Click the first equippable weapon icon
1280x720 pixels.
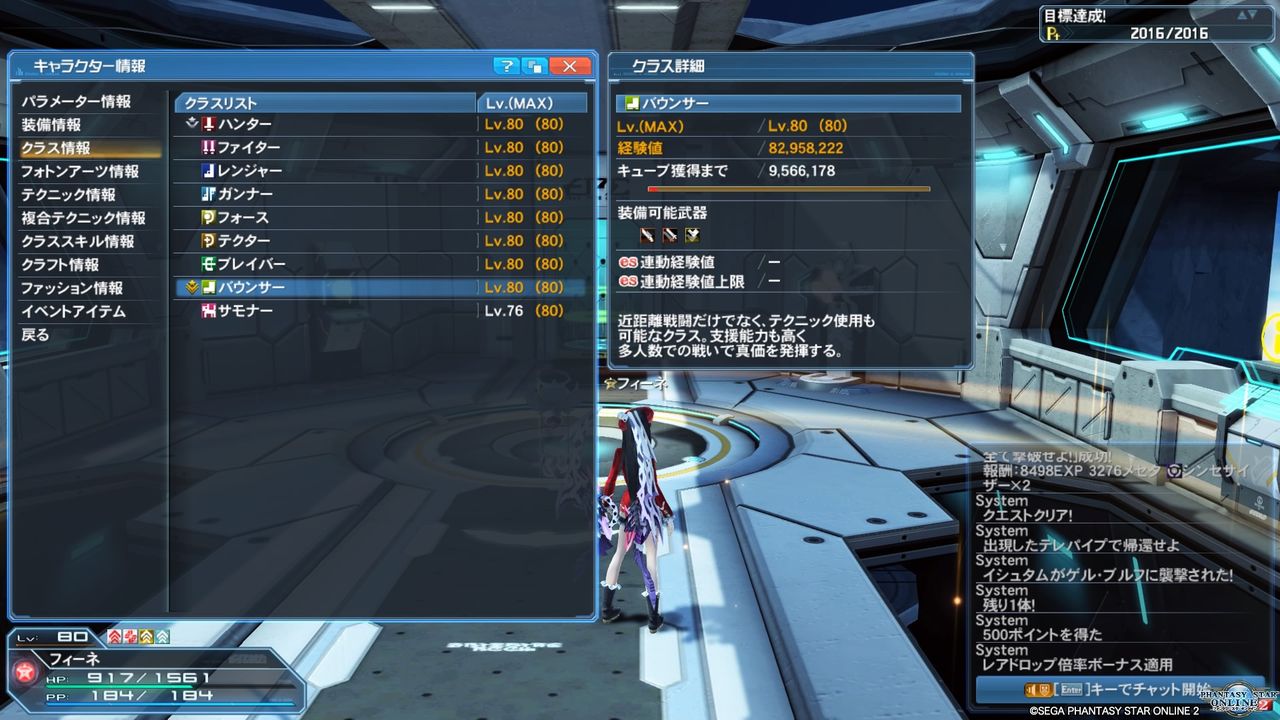point(648,234)
